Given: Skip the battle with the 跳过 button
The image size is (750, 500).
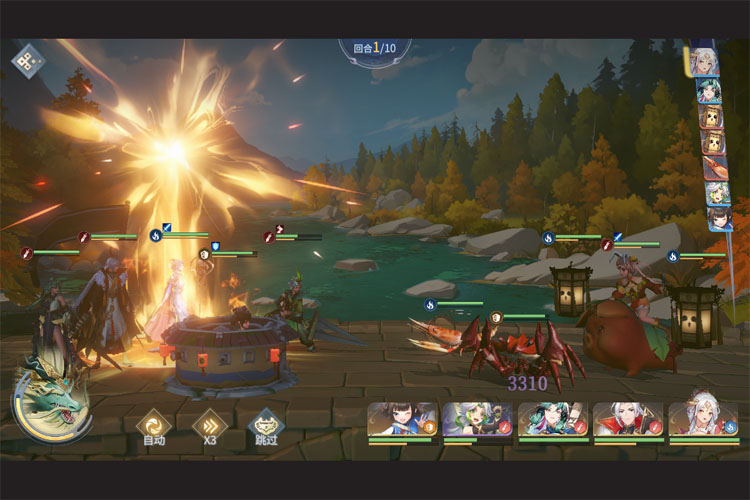Looking at the screenshot, I should tap(266, 427).
